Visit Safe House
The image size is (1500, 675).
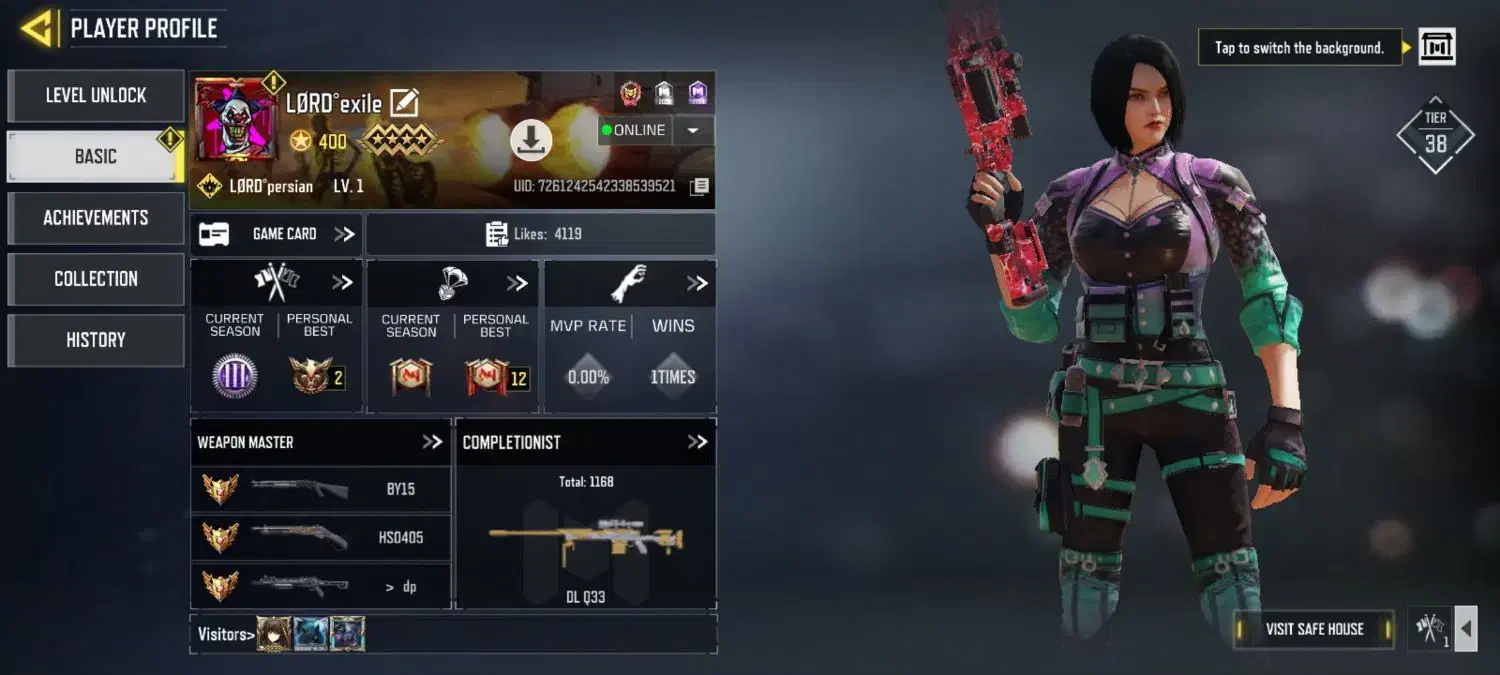(1314, 629)
